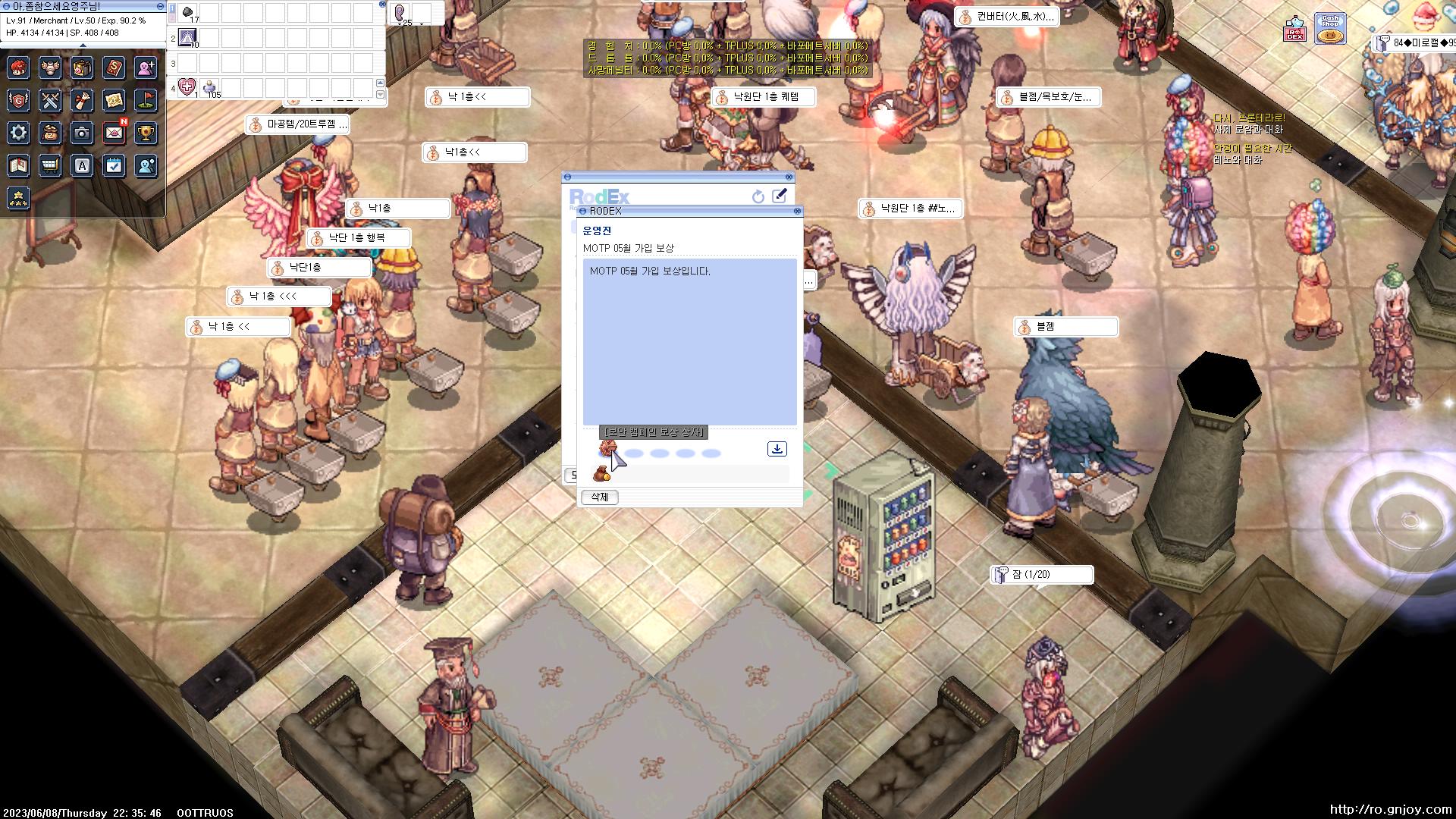Open the settings gear menu

coord(19,133)
